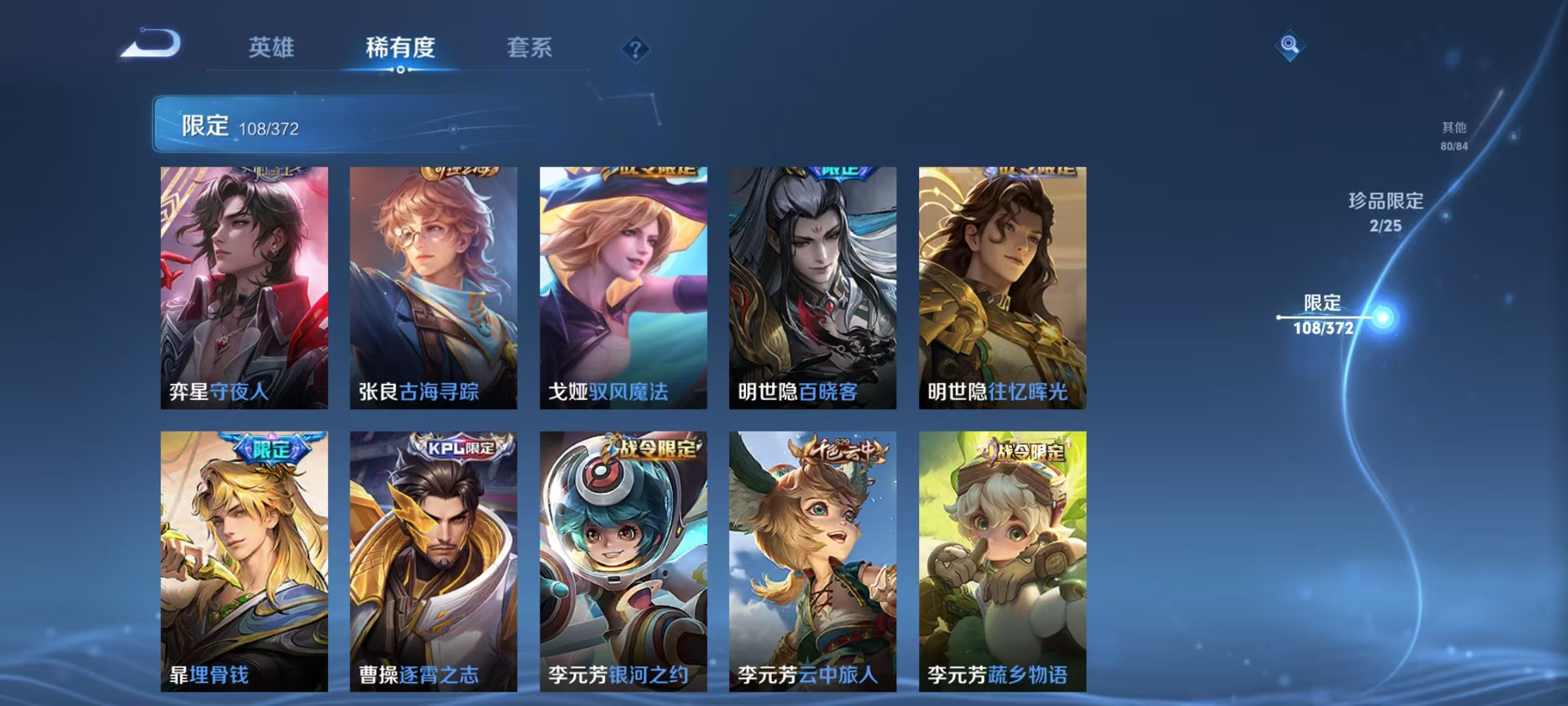1568x706 pixels.
Task: Open the 明世隐往忆晖光 skin thumbnail
Action: point(1002,288)
